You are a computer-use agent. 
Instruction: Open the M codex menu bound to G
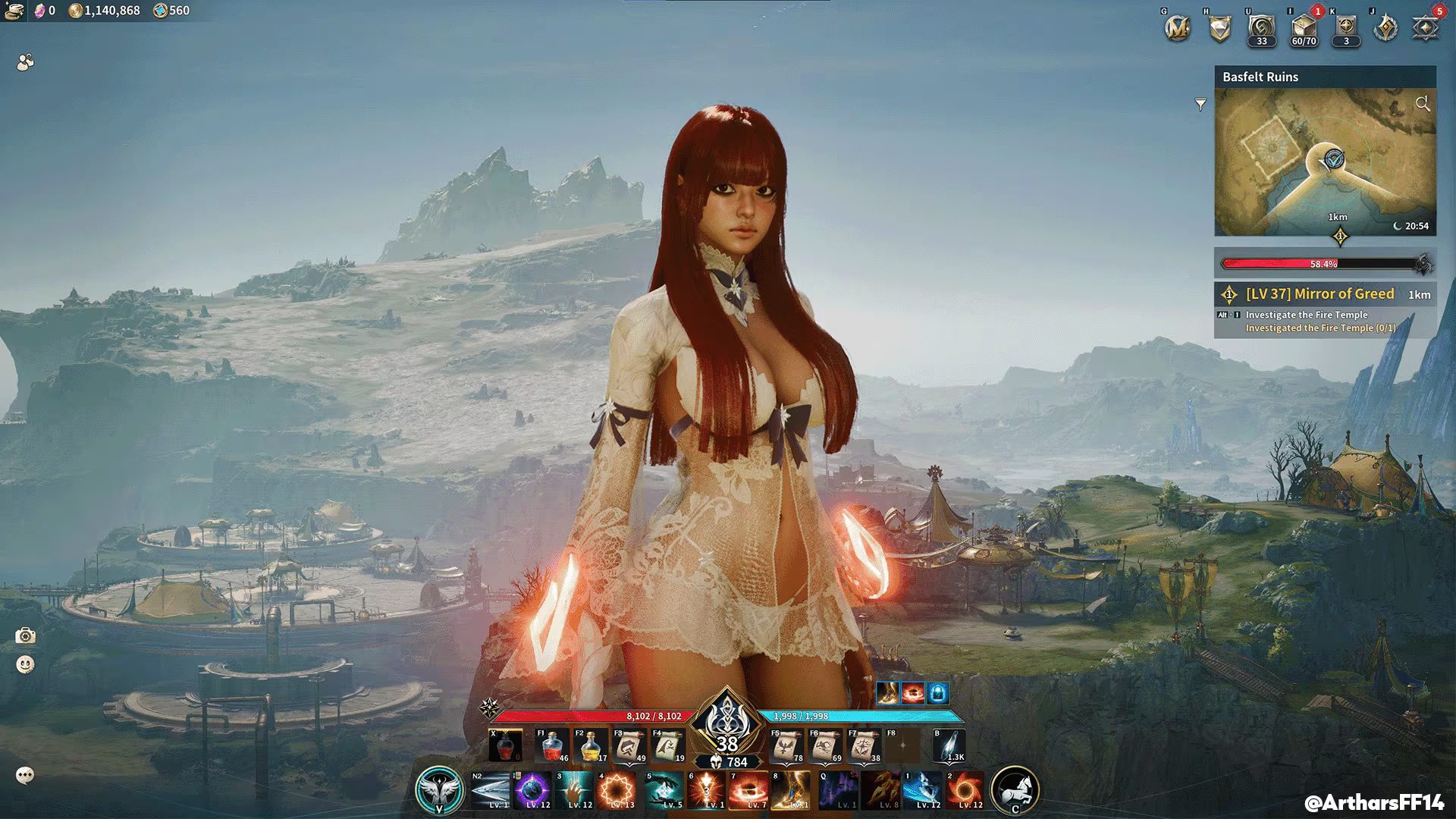(x=1177, y=29)
